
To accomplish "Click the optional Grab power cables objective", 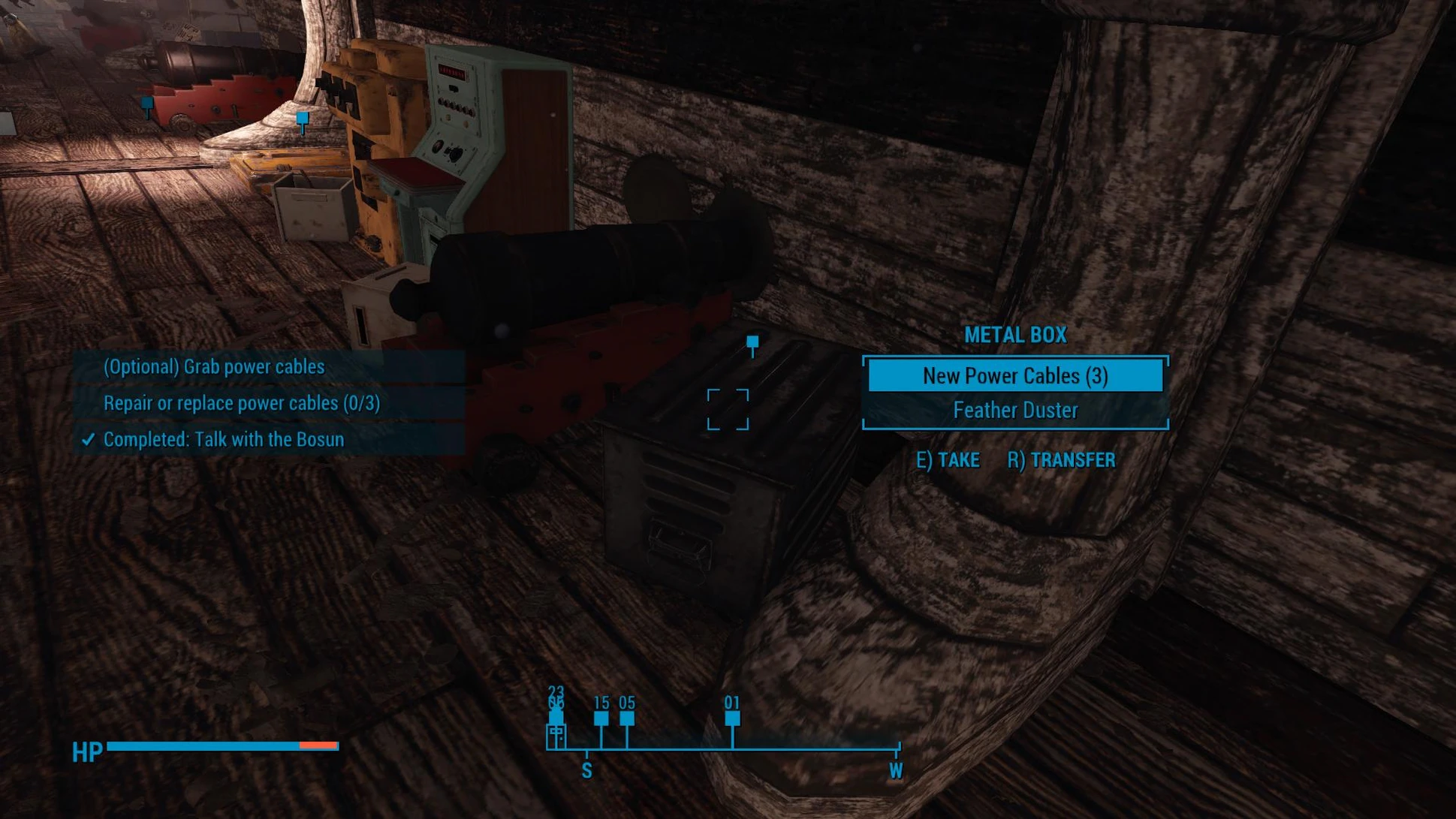I will point(214,367).
